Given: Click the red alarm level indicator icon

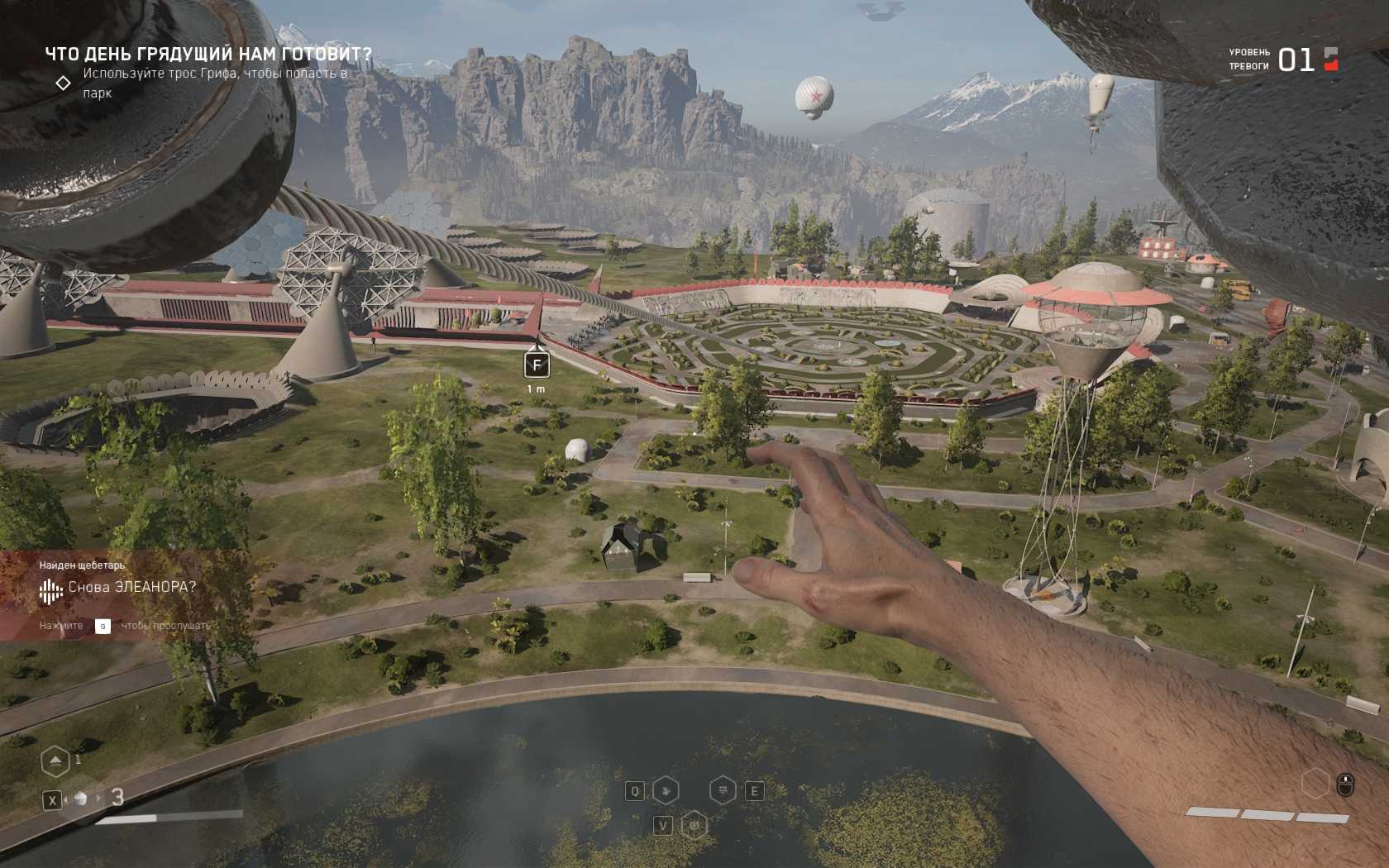Looking at the screenshot, I should (1331, 59).
